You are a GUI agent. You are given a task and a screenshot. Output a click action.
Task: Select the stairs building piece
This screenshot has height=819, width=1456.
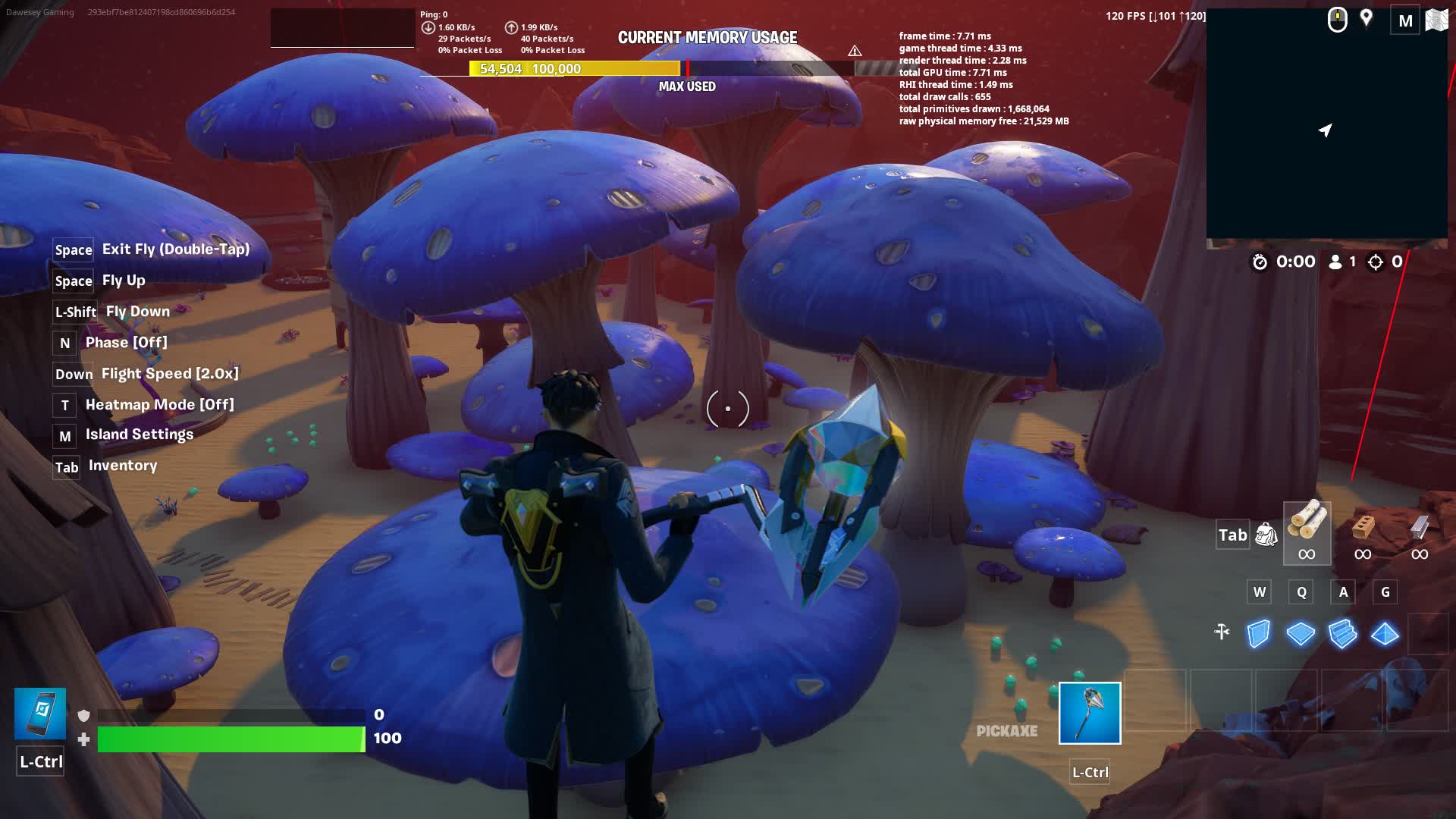coord(1342,634)
